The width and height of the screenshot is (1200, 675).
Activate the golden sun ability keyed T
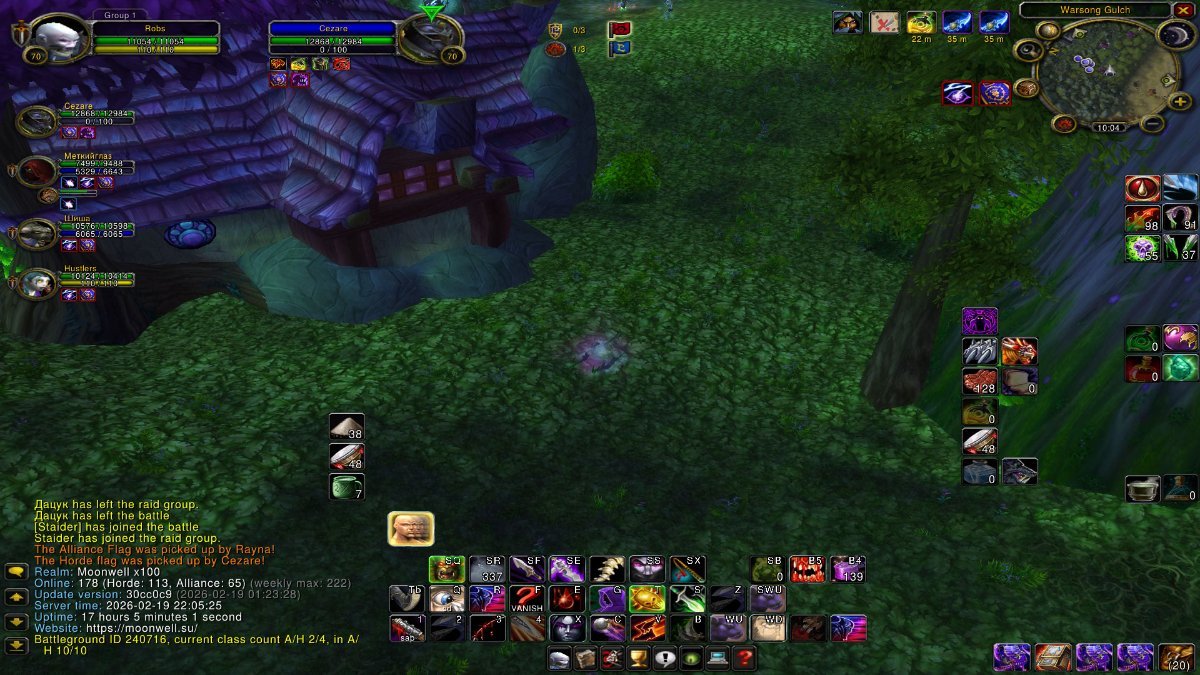click(647, 598)
